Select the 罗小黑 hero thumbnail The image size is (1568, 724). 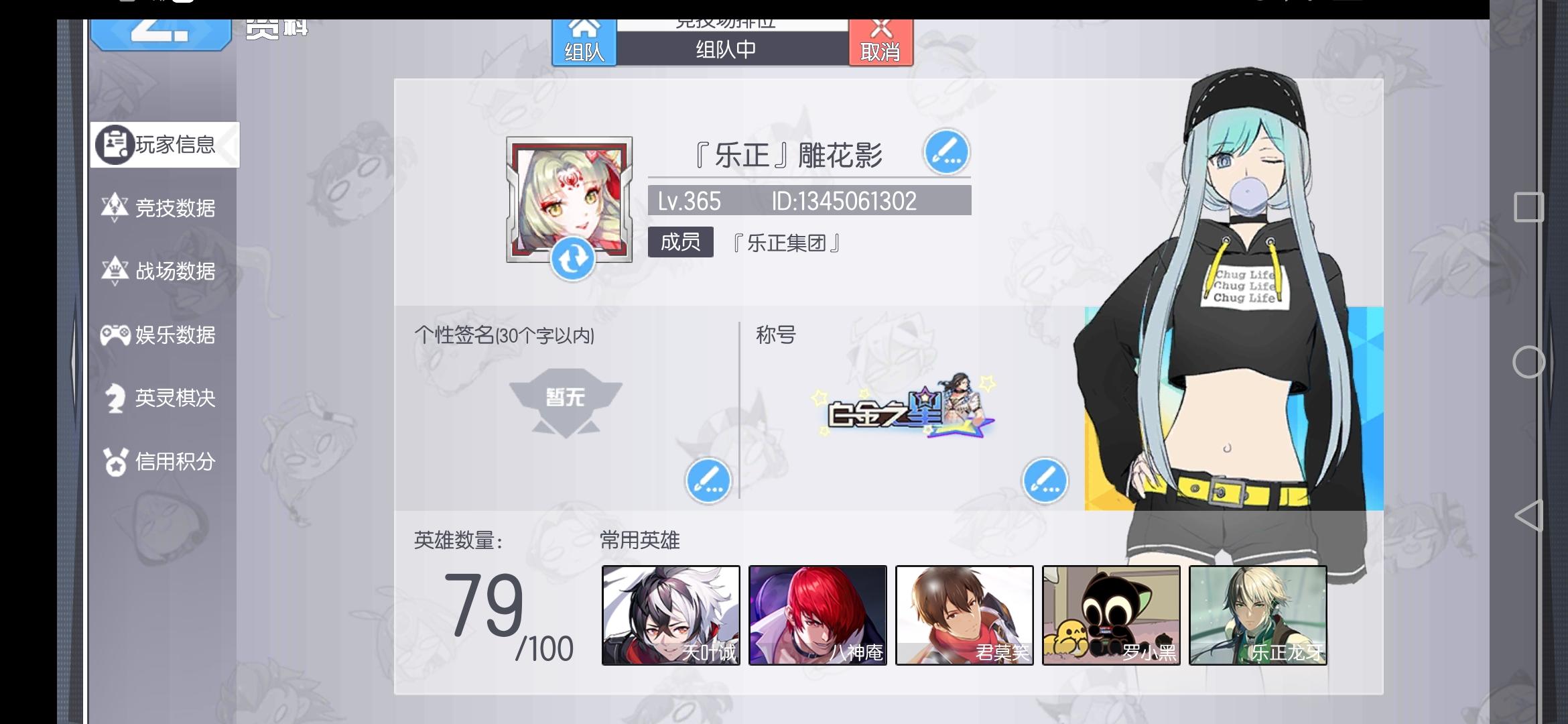point(1110,615)
